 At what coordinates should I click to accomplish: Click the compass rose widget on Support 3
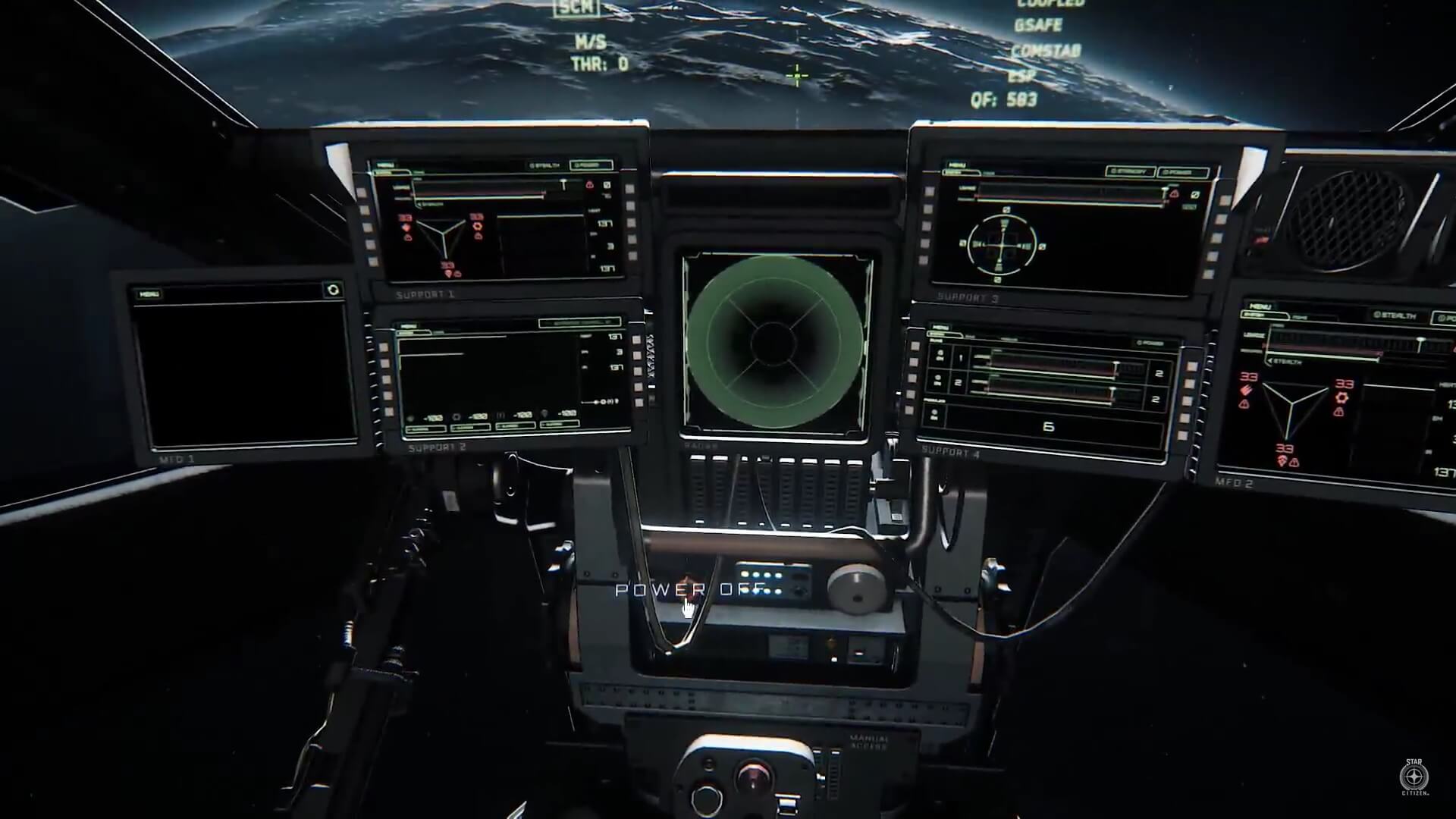coord(1004,246)
